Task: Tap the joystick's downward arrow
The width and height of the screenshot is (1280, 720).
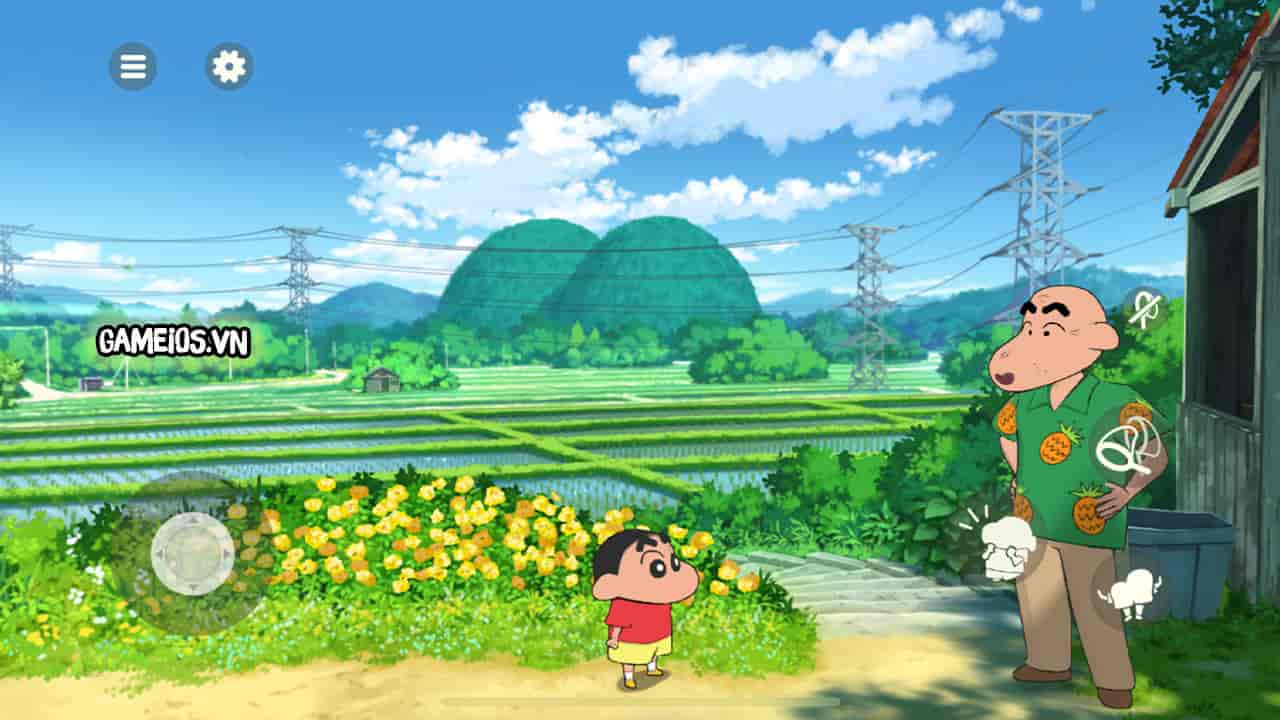Action: pos(194,588)
